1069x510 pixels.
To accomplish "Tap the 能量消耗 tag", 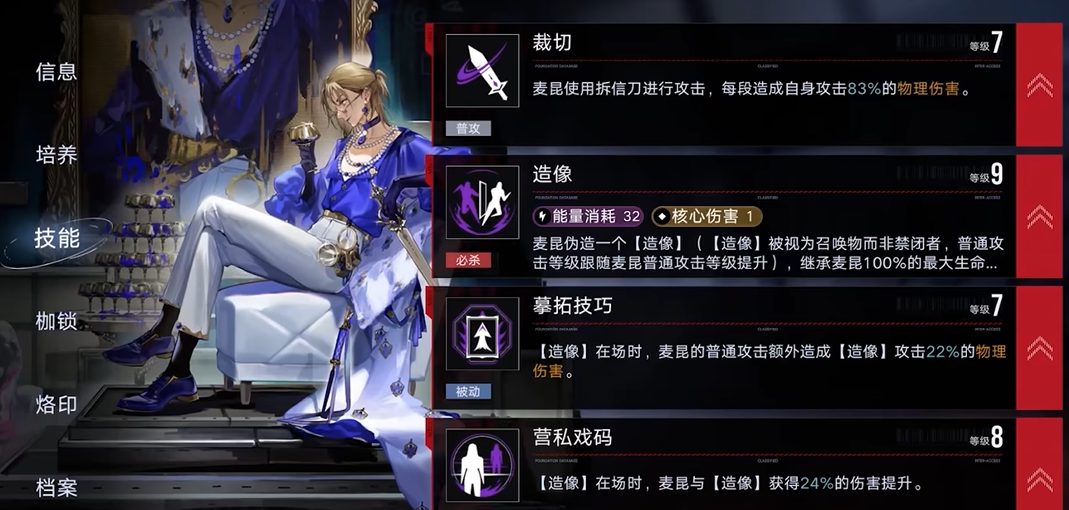I will pyautogui.click(x=590, y=216).
